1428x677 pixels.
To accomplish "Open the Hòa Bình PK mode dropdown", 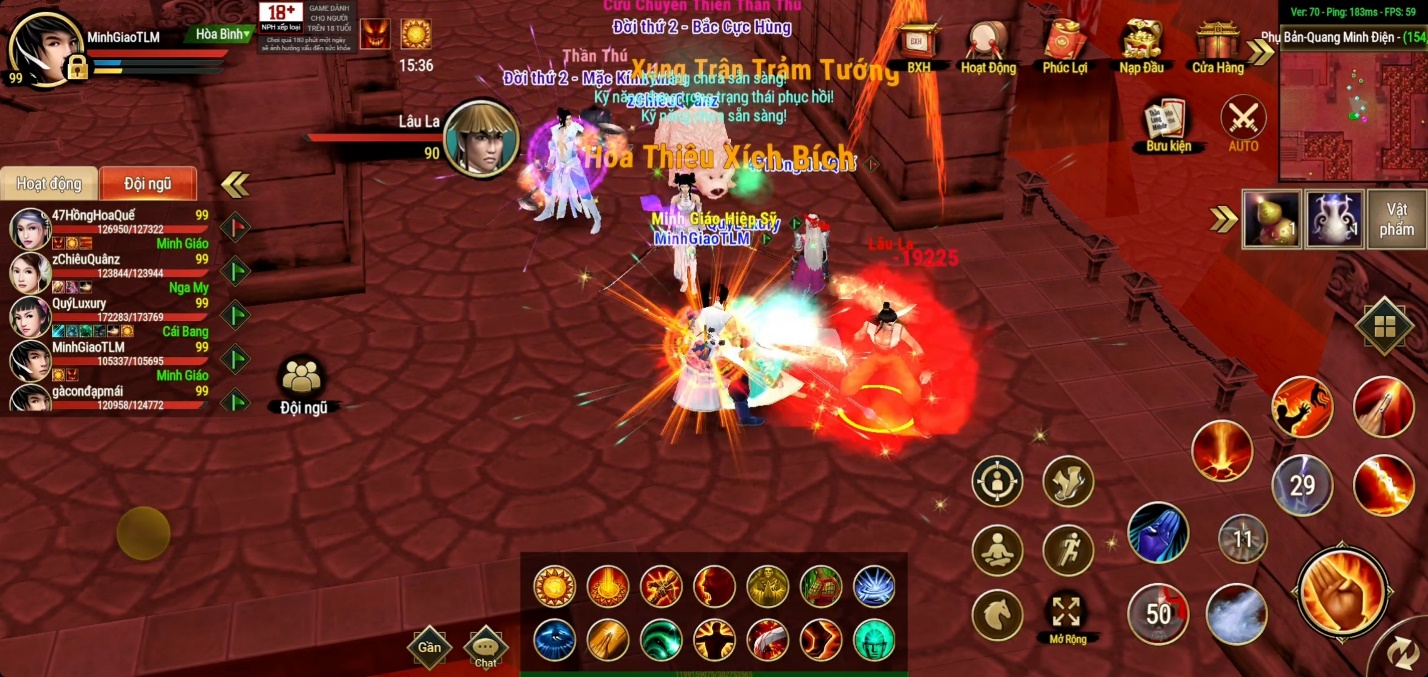I will (x=221, y=34).
